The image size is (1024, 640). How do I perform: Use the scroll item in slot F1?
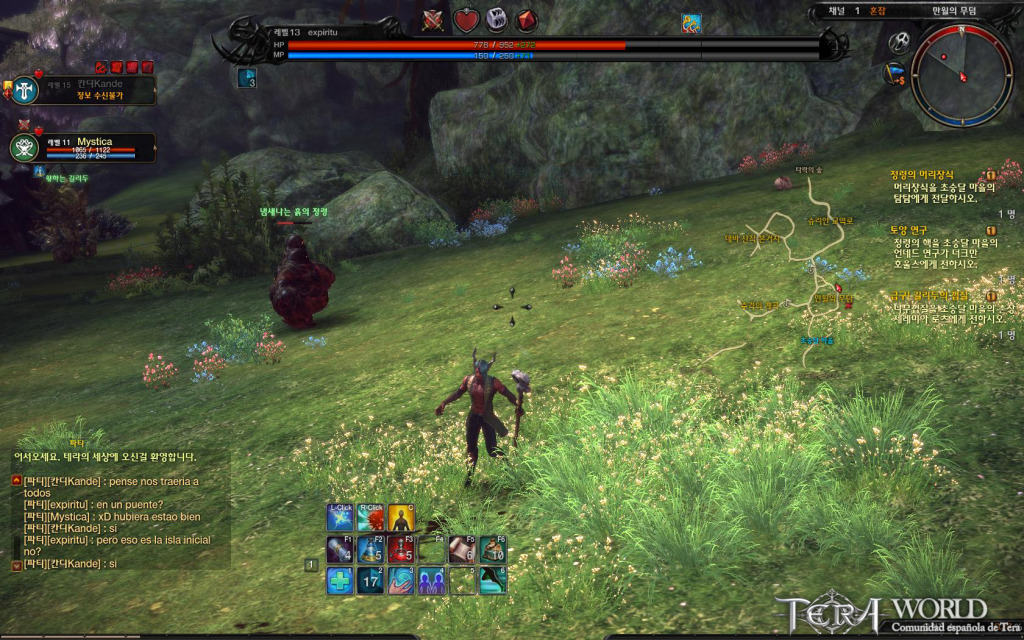point(340,549)
